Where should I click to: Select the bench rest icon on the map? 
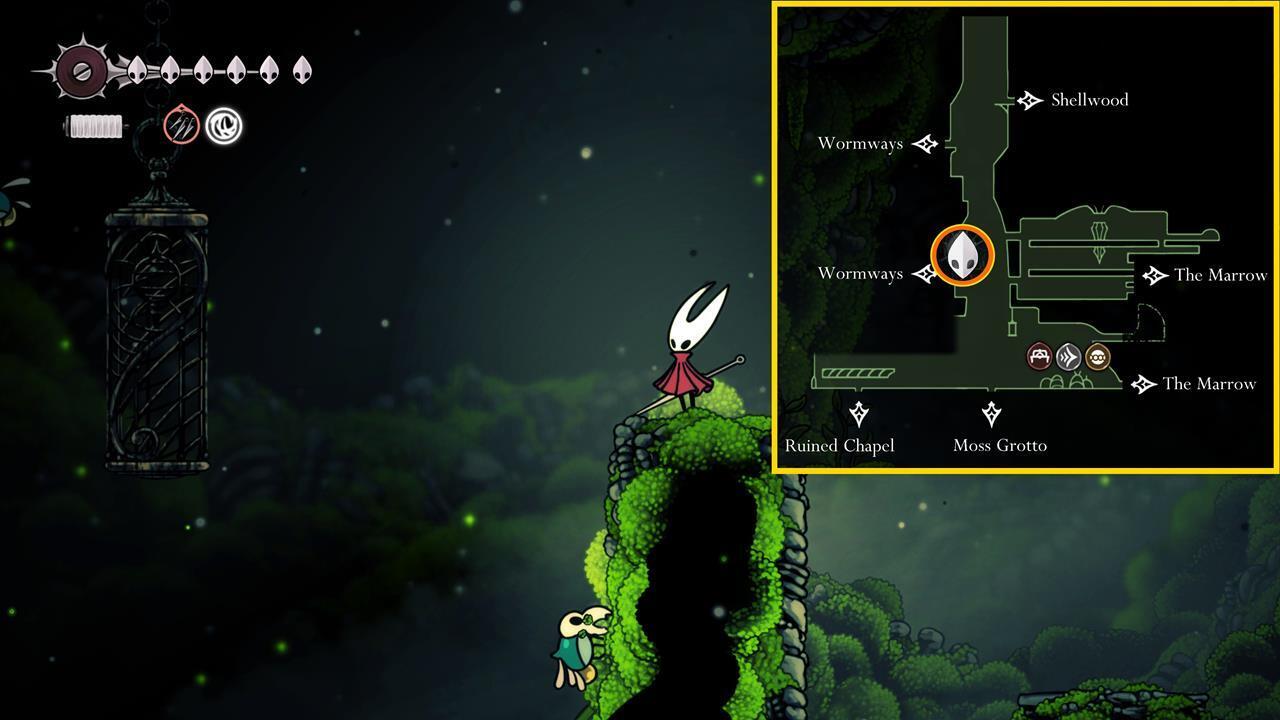pos(1038,355)
